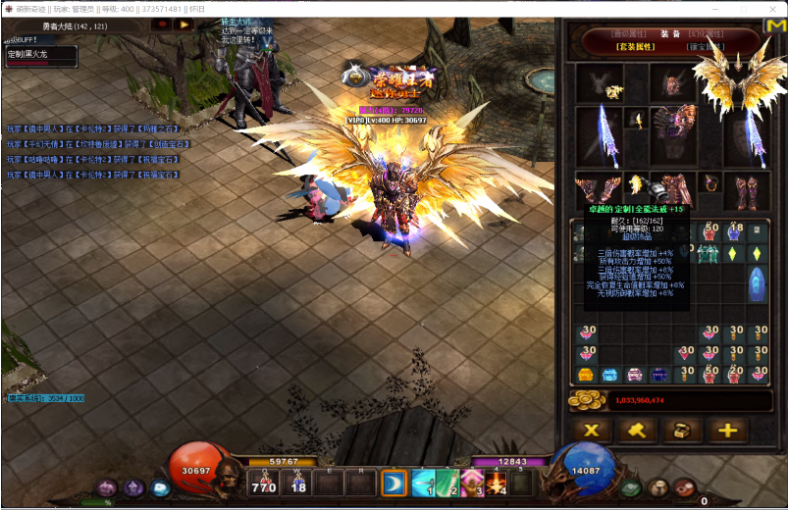788x510 pixels.
Task: Click the equipped gloves slot
Action: tap(595, 190)
